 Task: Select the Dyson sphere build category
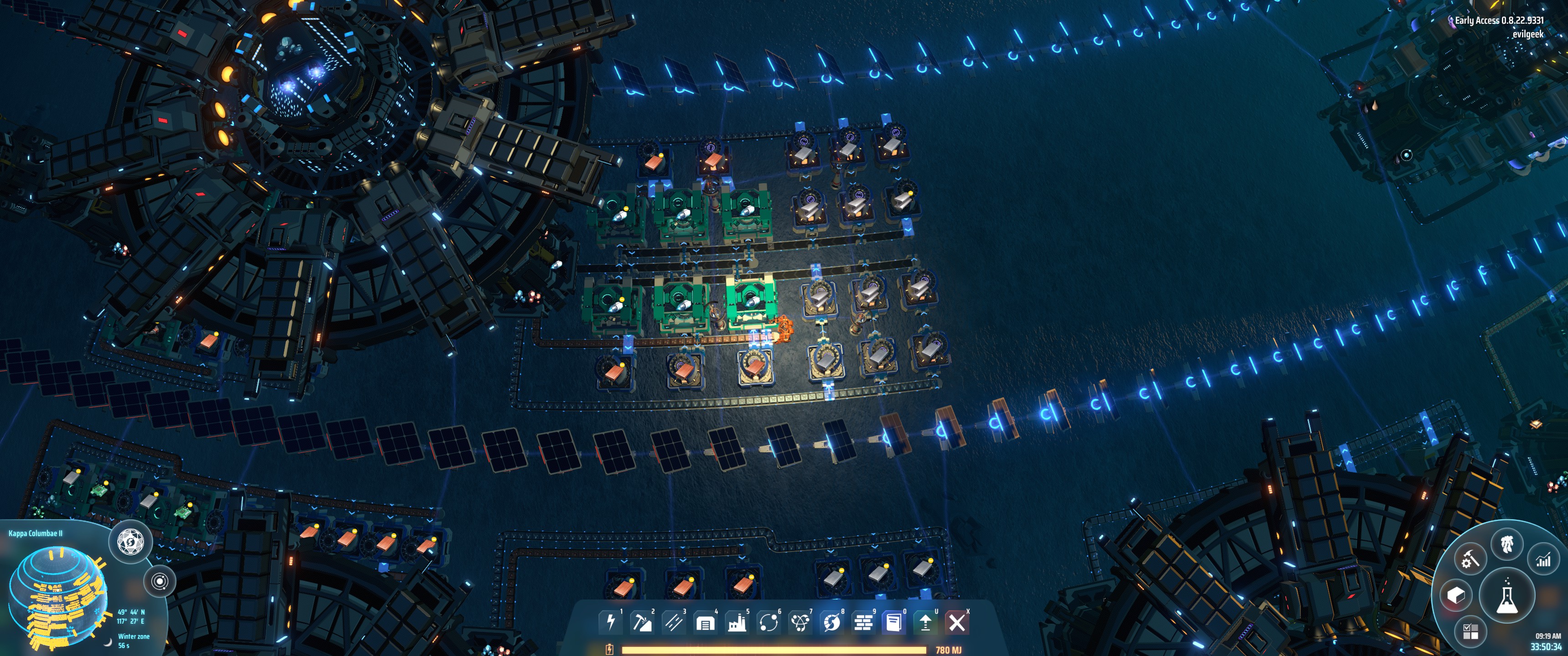(x=831, y=622)
